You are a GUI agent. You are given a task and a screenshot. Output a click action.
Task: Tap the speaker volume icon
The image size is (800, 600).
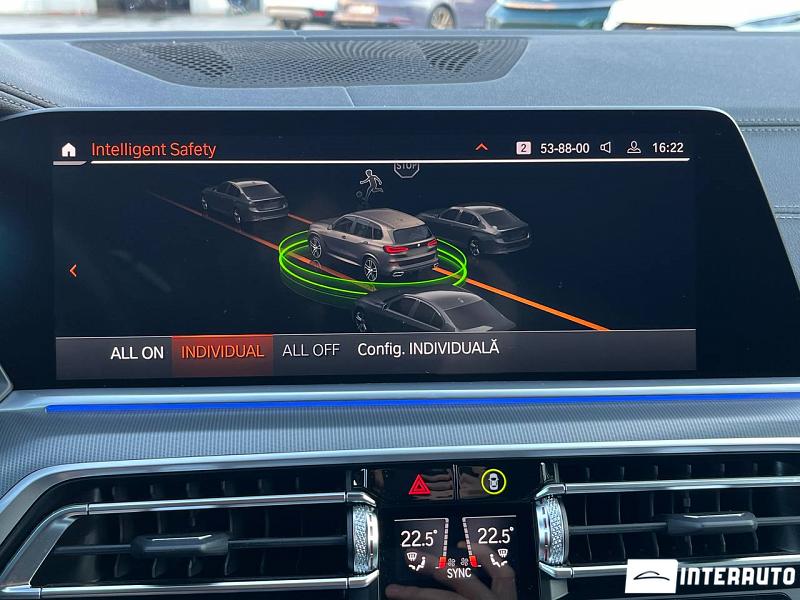[606, 148]
